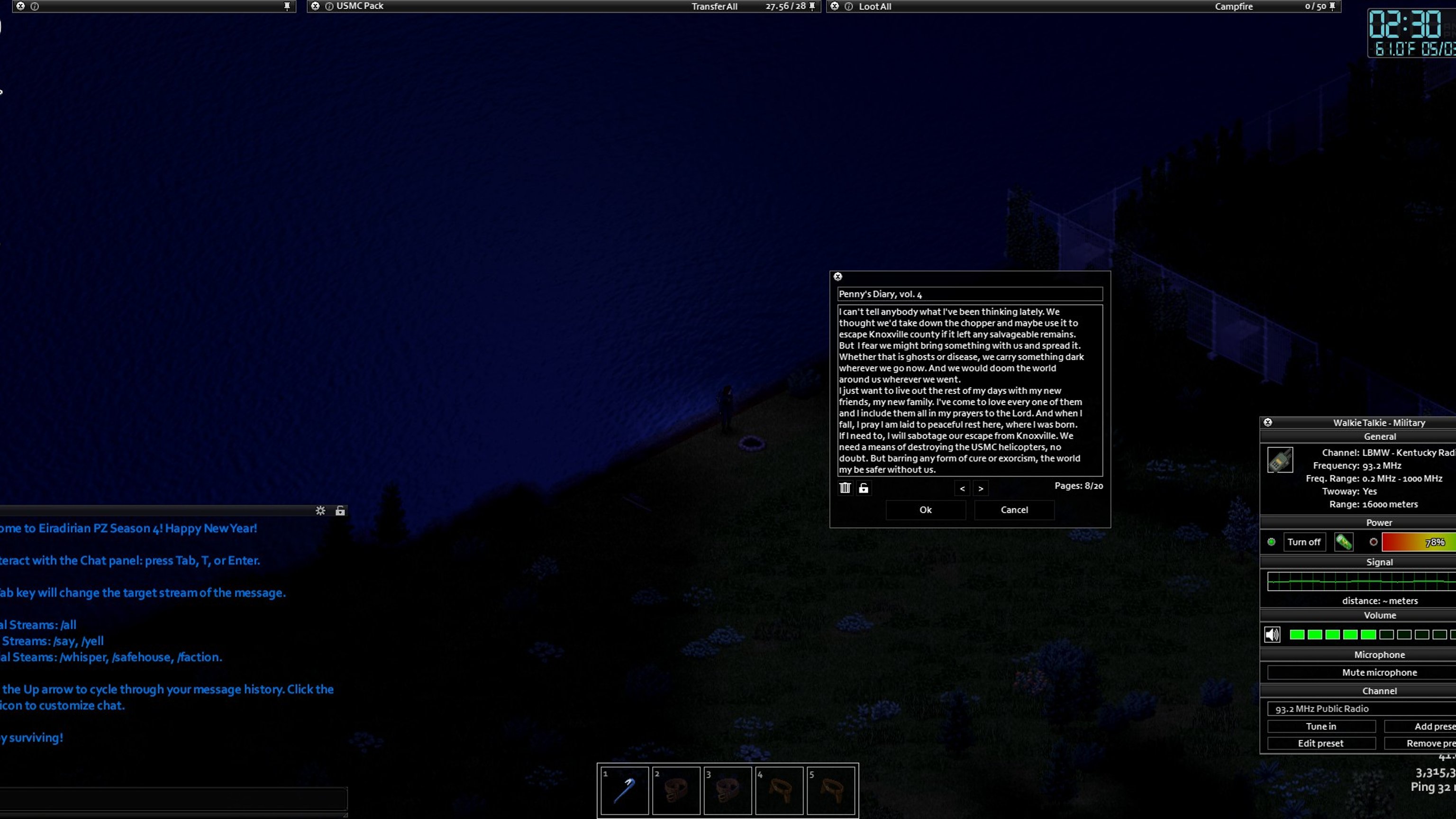The width and height of the screenshot is (1456, 819).
Task: Turn off the walkie talkie
Action: coord(1304,542)
